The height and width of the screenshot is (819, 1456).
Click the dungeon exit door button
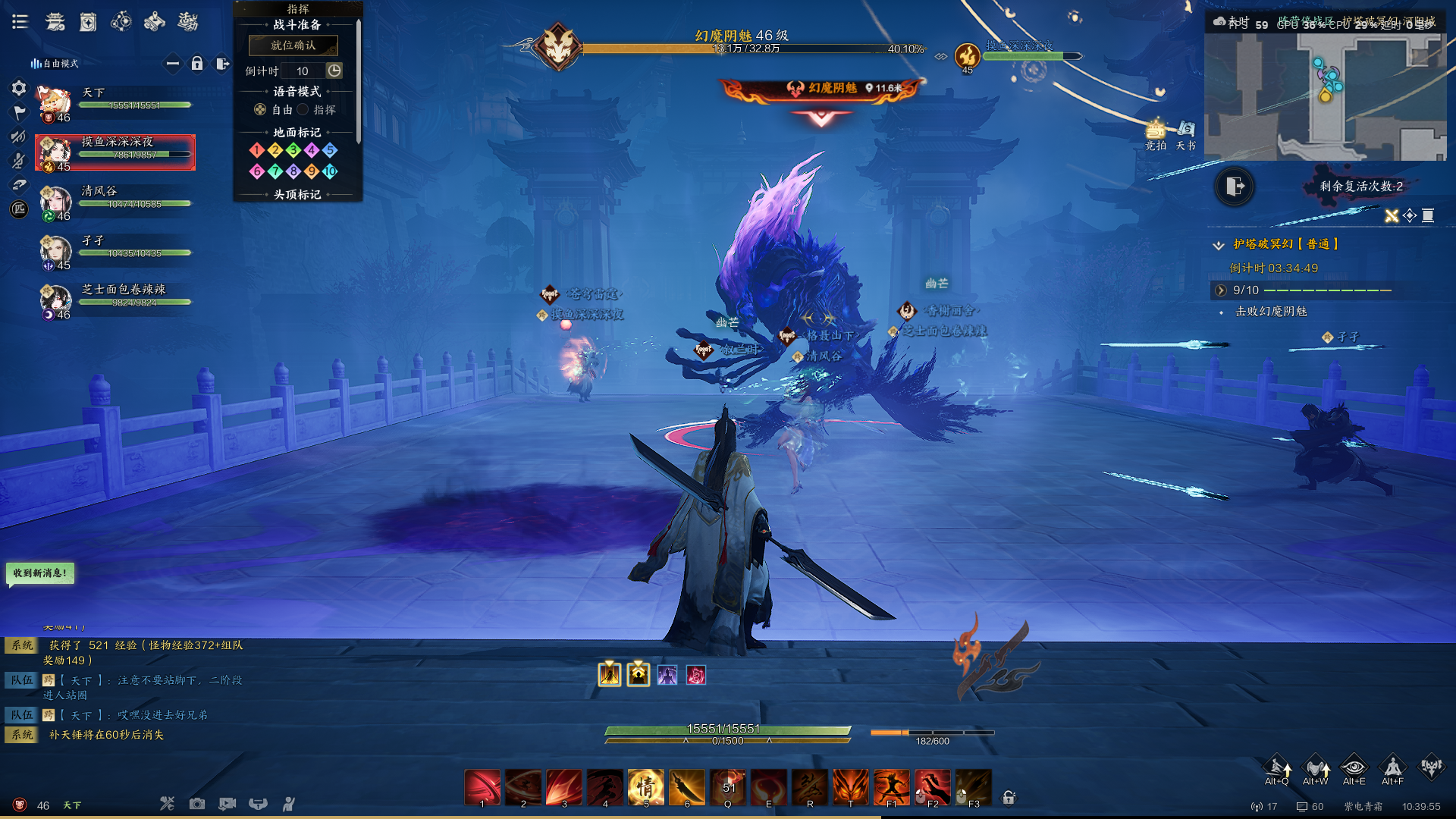(1234, 187)
